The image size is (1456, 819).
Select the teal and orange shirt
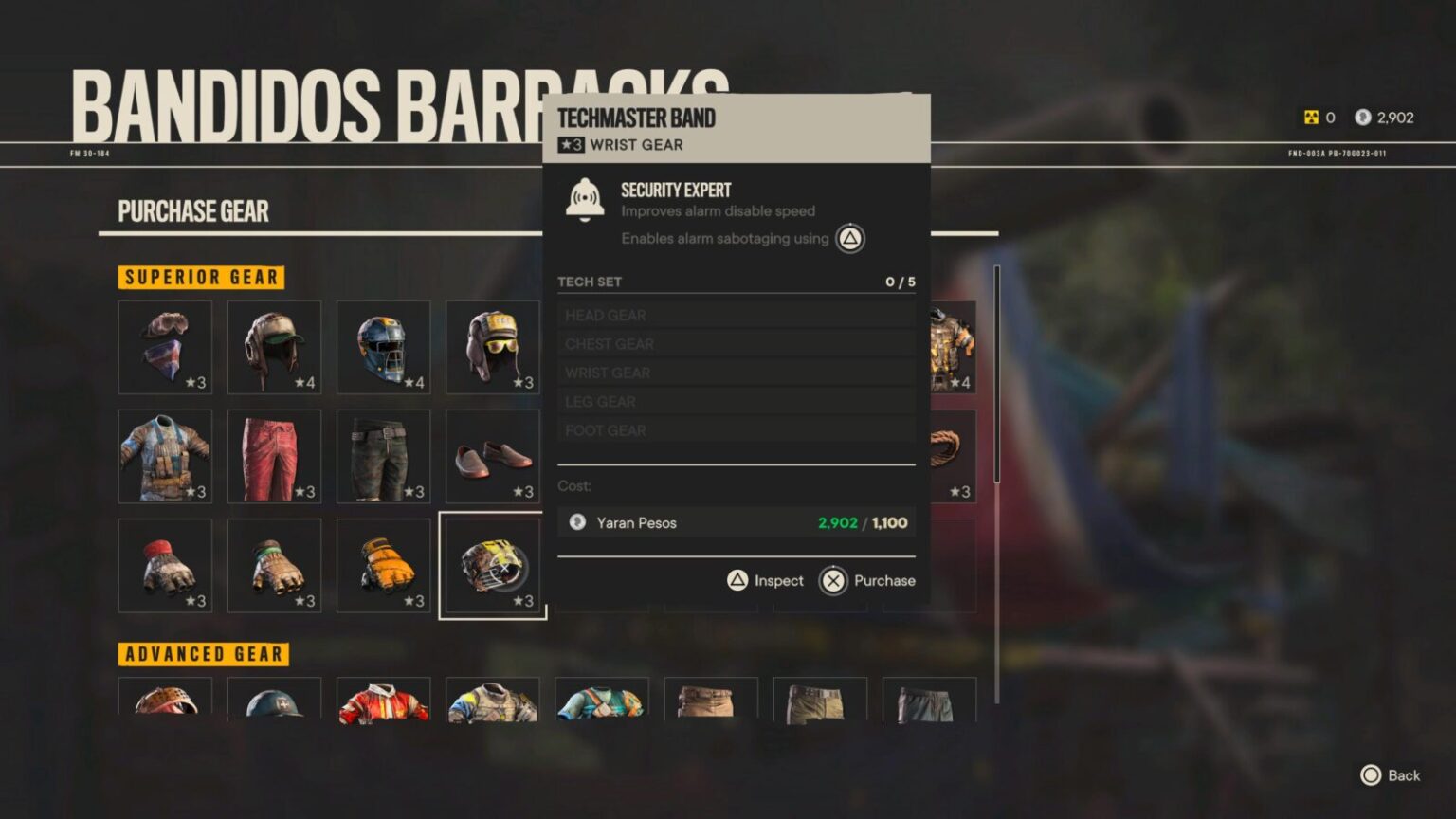[x=601, y=701]
